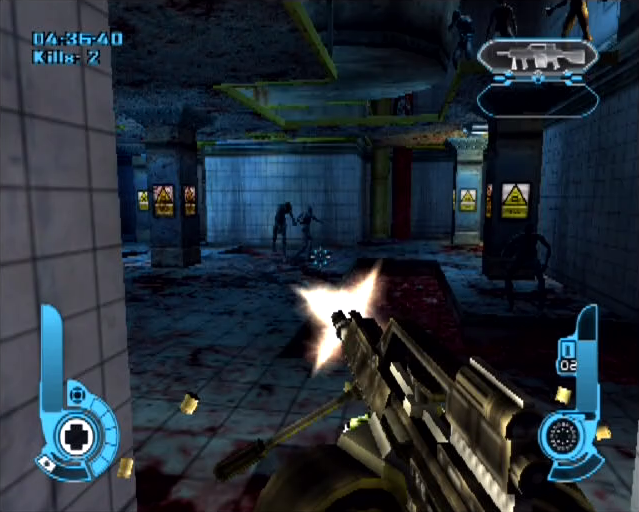
Task: Click the health cross icon
Action: [76, 435]
